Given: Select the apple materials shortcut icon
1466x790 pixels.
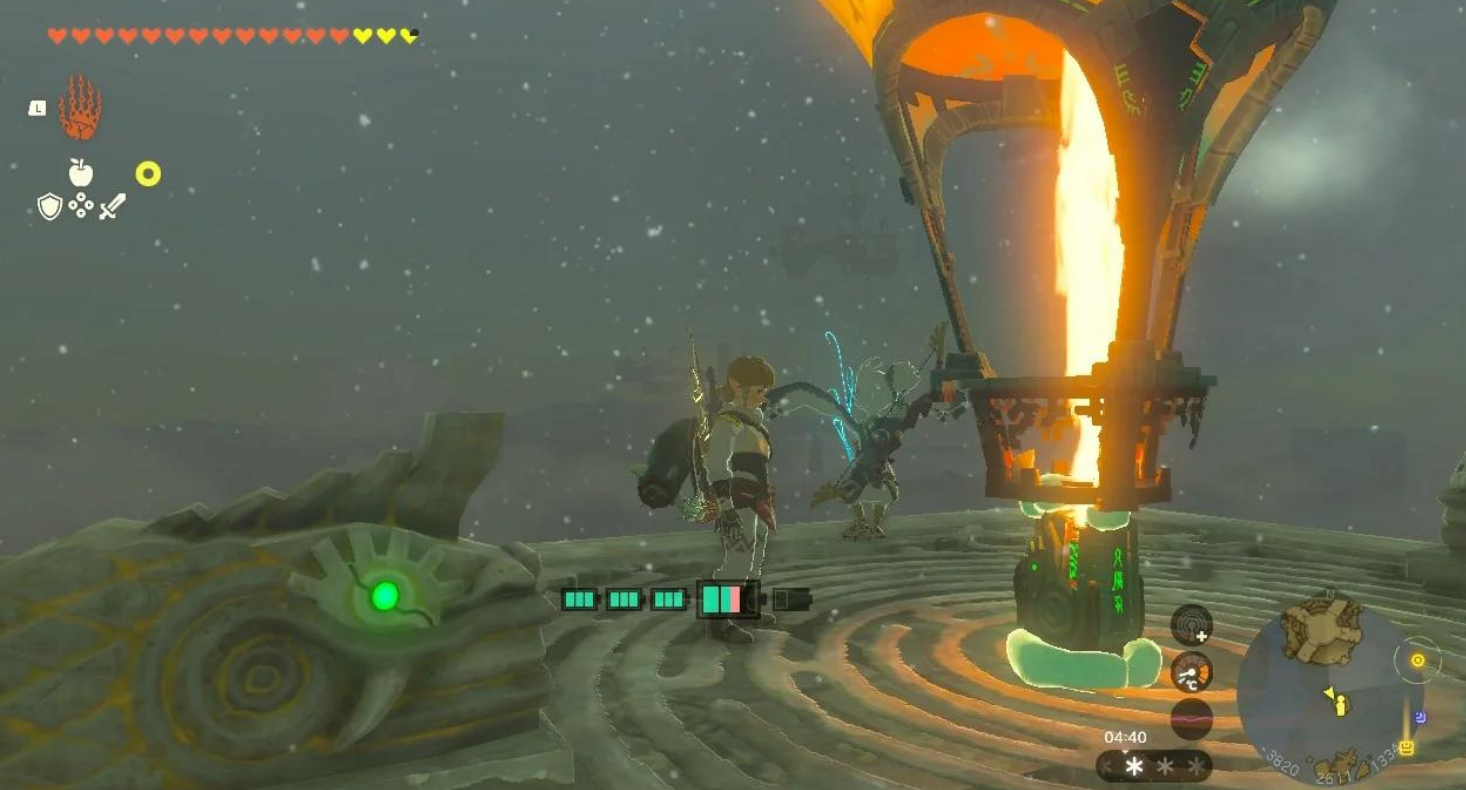Looking at the screenshot, I should [80, 172].
